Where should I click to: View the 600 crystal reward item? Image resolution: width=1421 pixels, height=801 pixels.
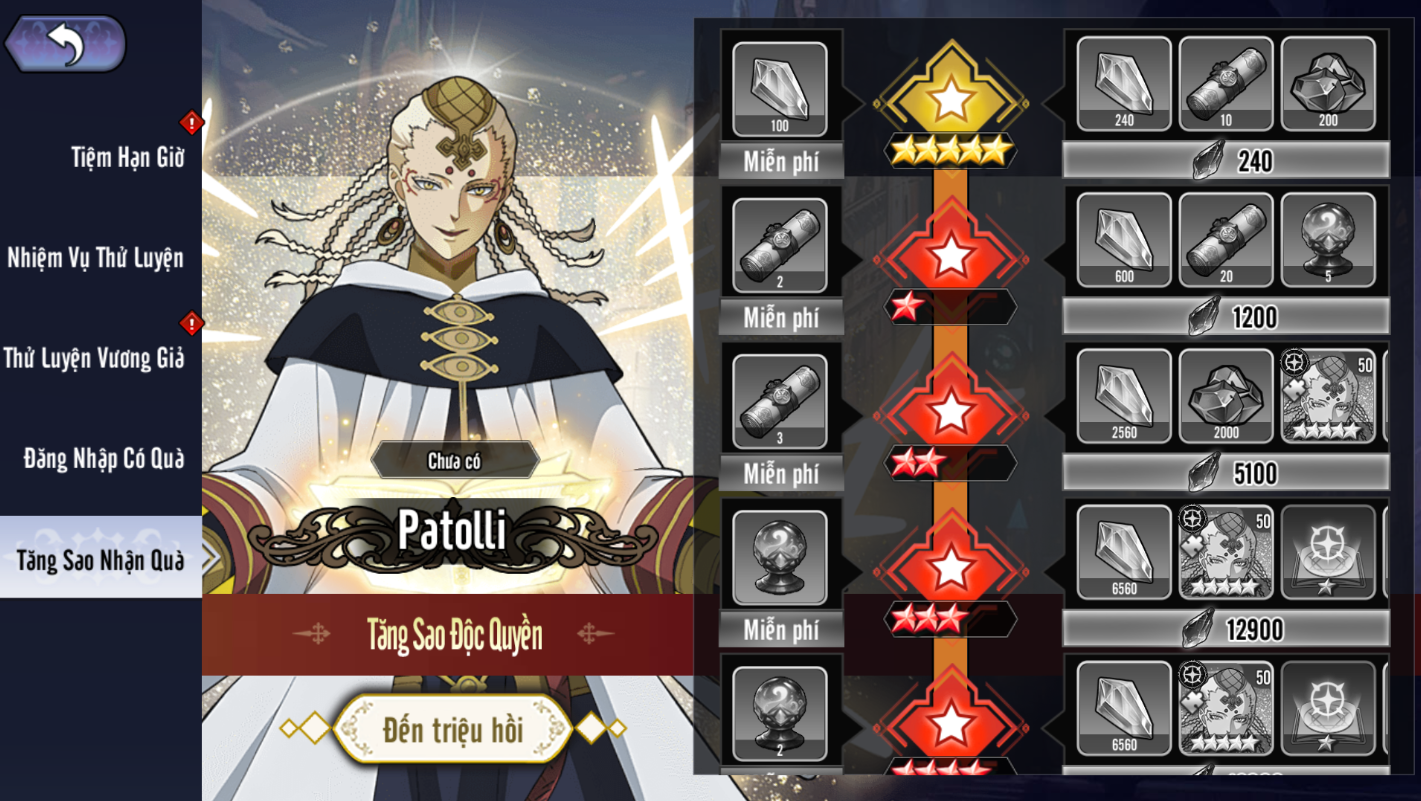click(1124, 241)
